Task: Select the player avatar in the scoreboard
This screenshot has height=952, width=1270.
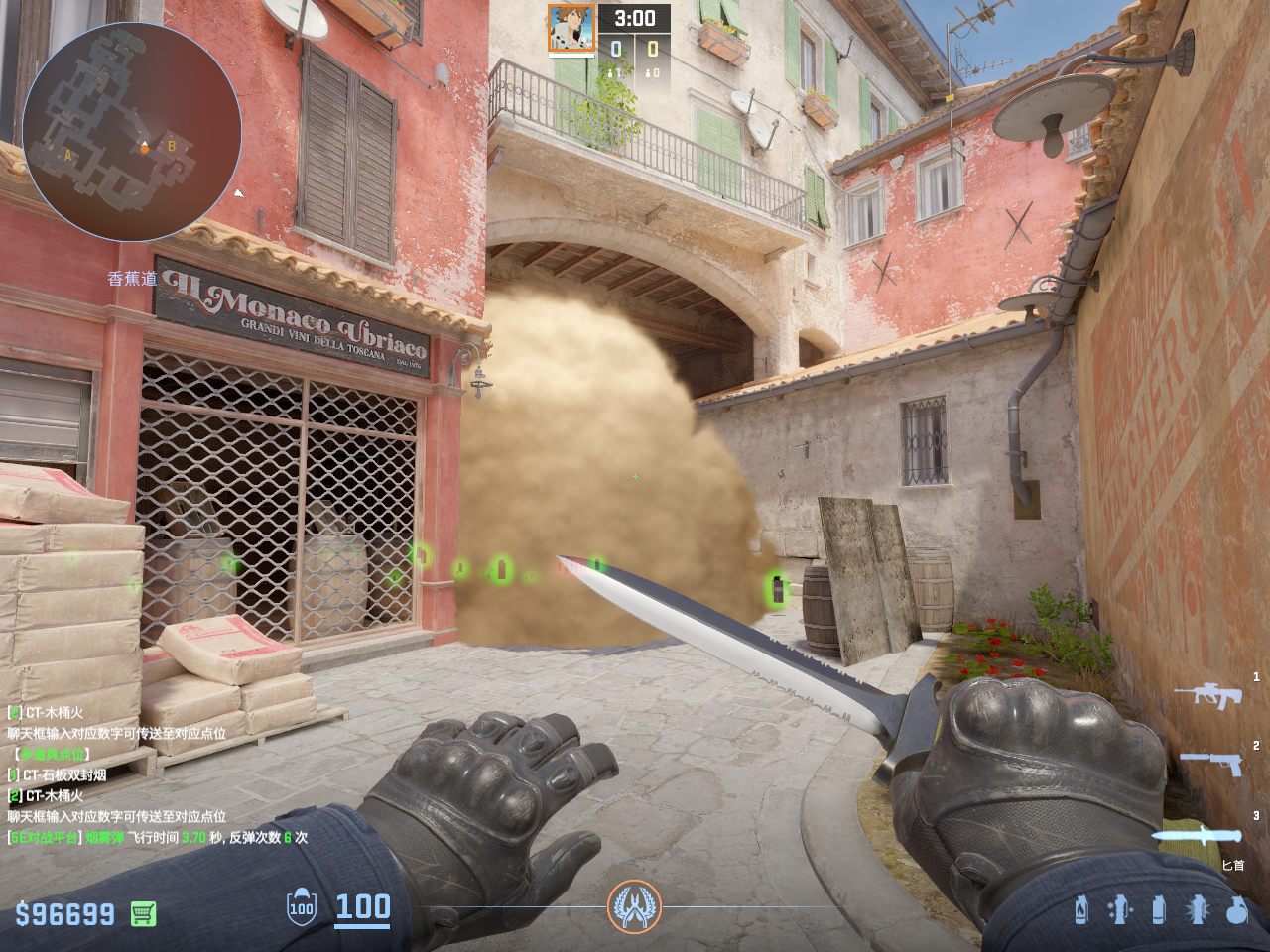Action: 571,29
